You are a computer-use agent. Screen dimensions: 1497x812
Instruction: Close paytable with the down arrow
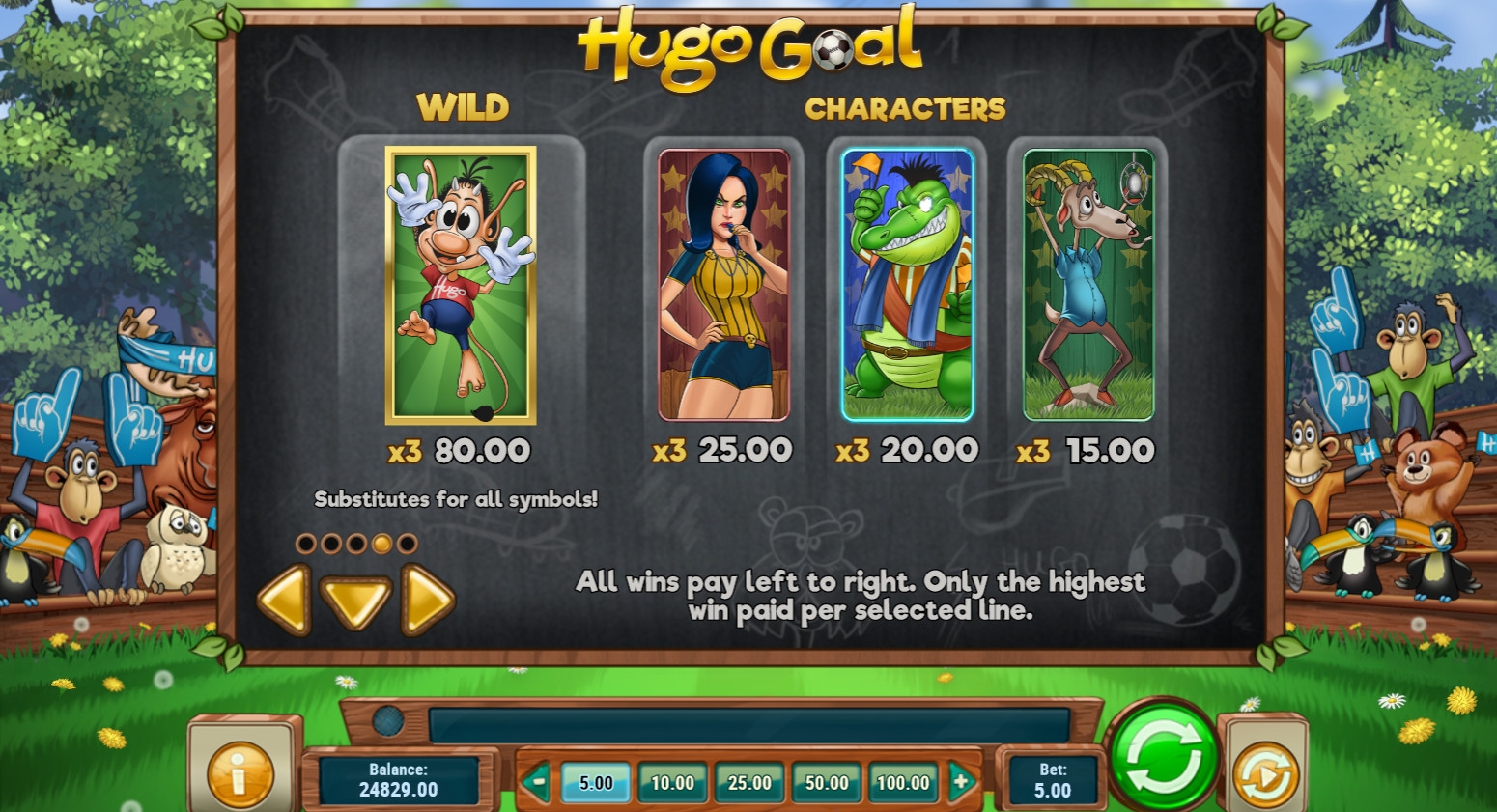(x=355, y=601)
